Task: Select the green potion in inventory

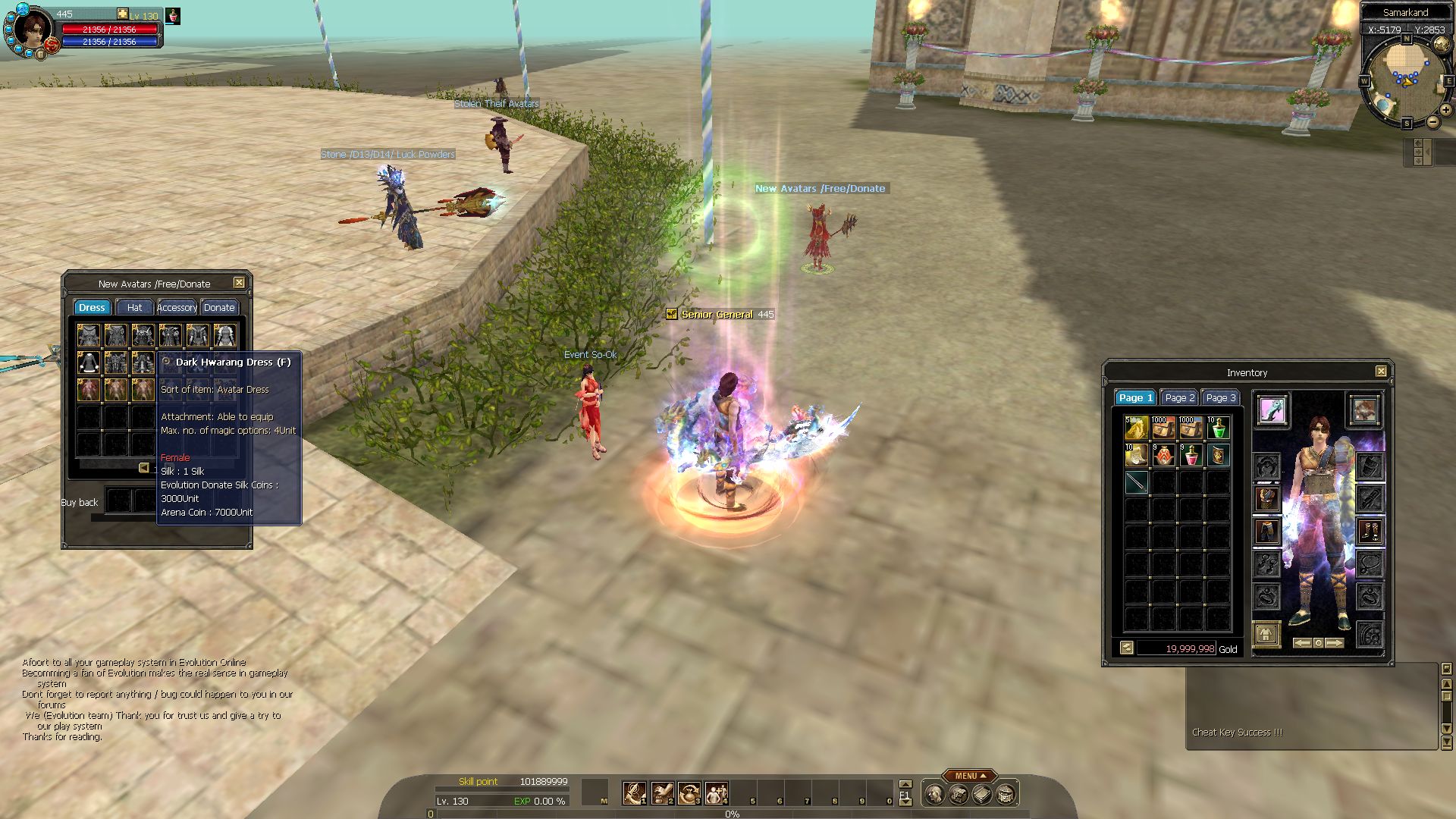Action: [1218, 428]
